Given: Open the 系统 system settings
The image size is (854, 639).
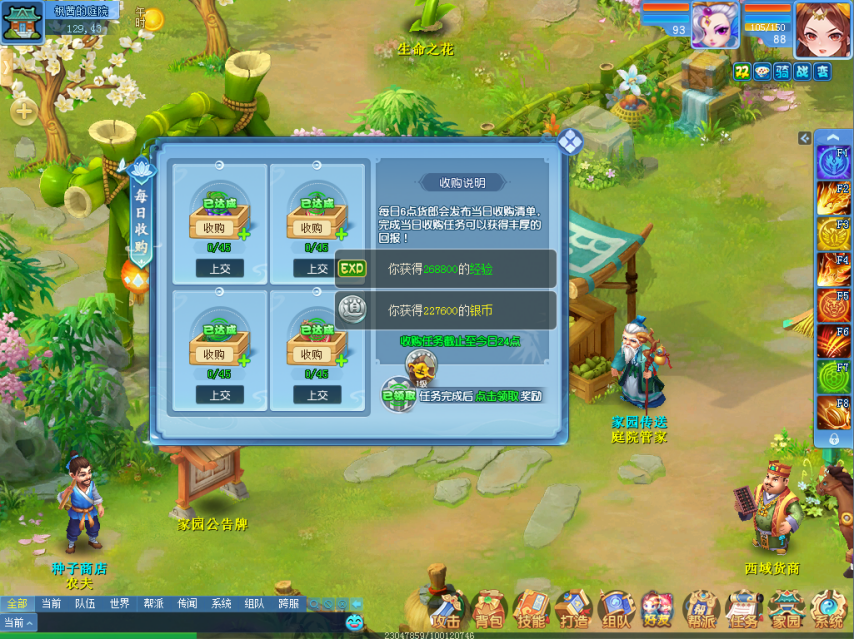Looking at the screenshot, I should (x=828, y=608).
